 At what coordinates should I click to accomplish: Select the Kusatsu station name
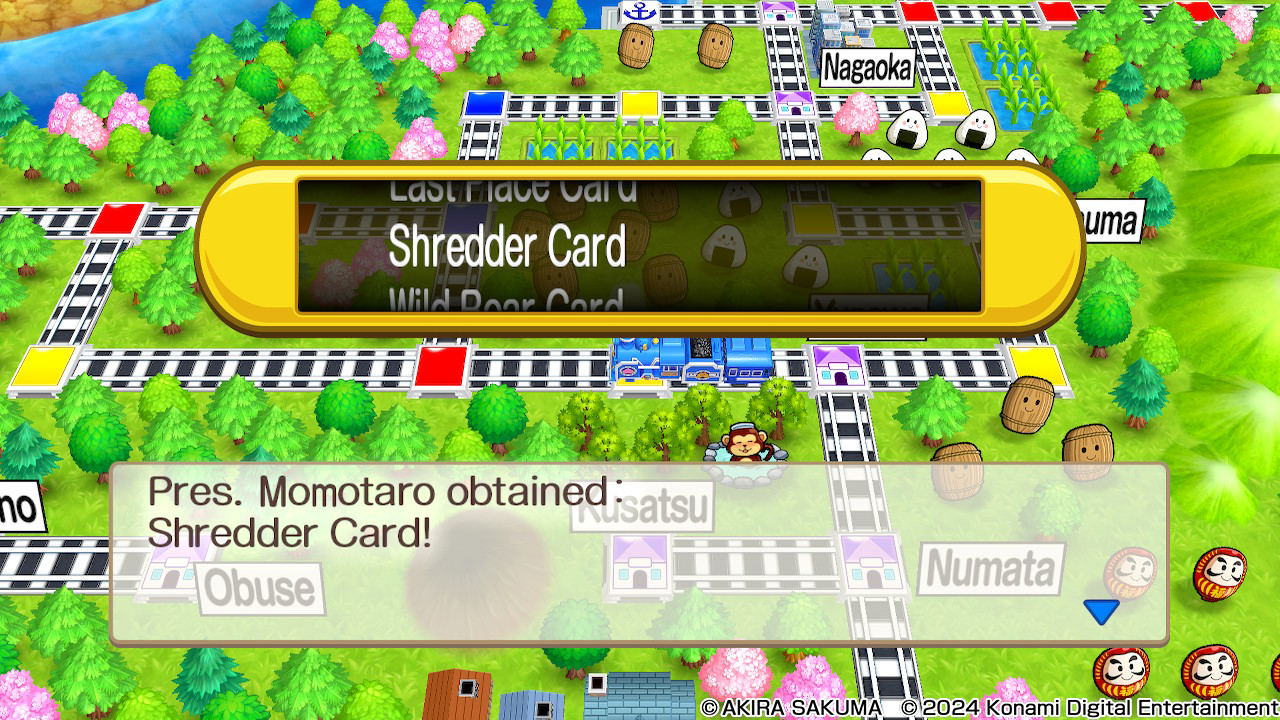(643, 508)
